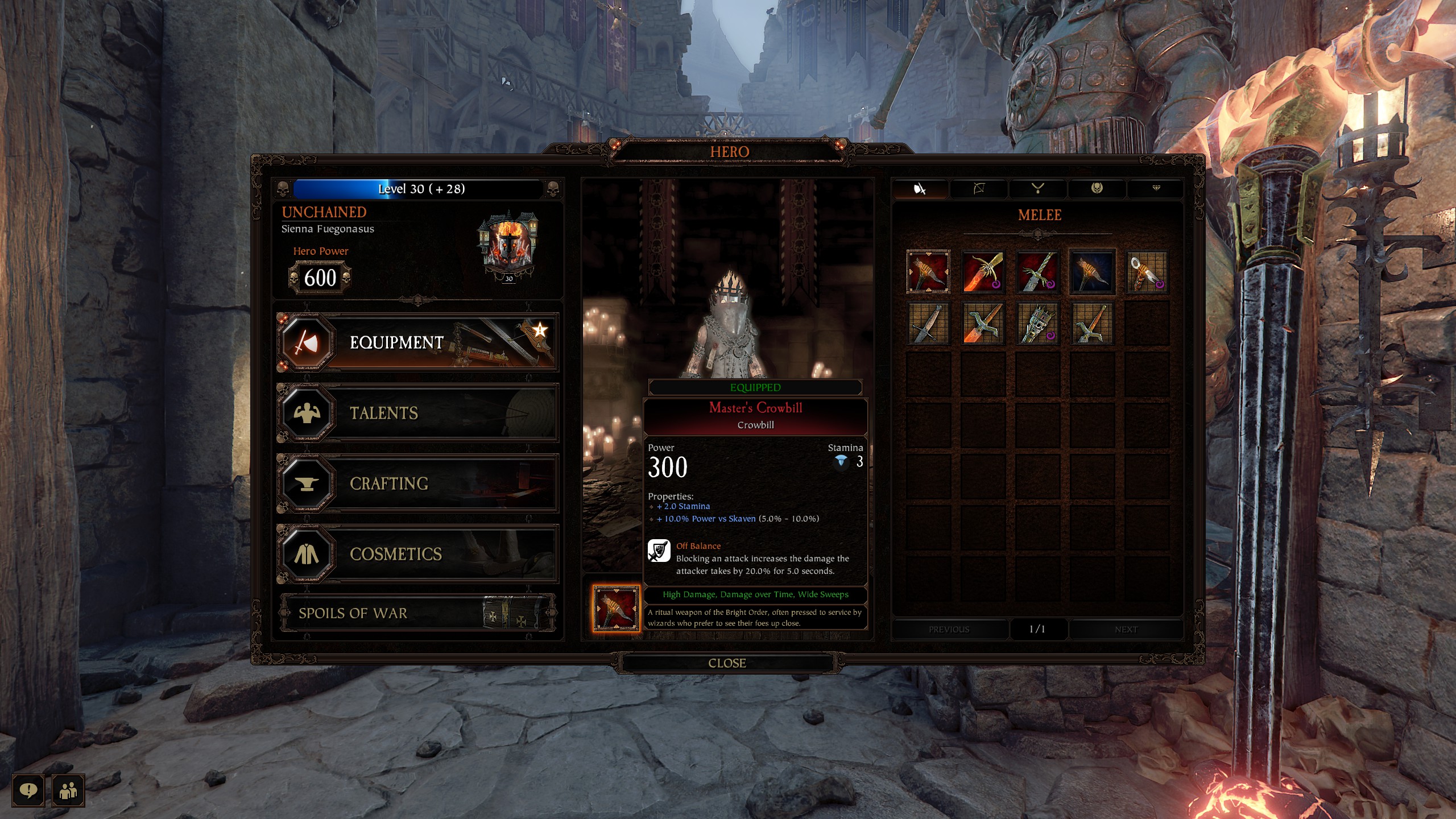Switch to the ranged bow tab
Screen dimensions: 1456x819
click(979, 189)
